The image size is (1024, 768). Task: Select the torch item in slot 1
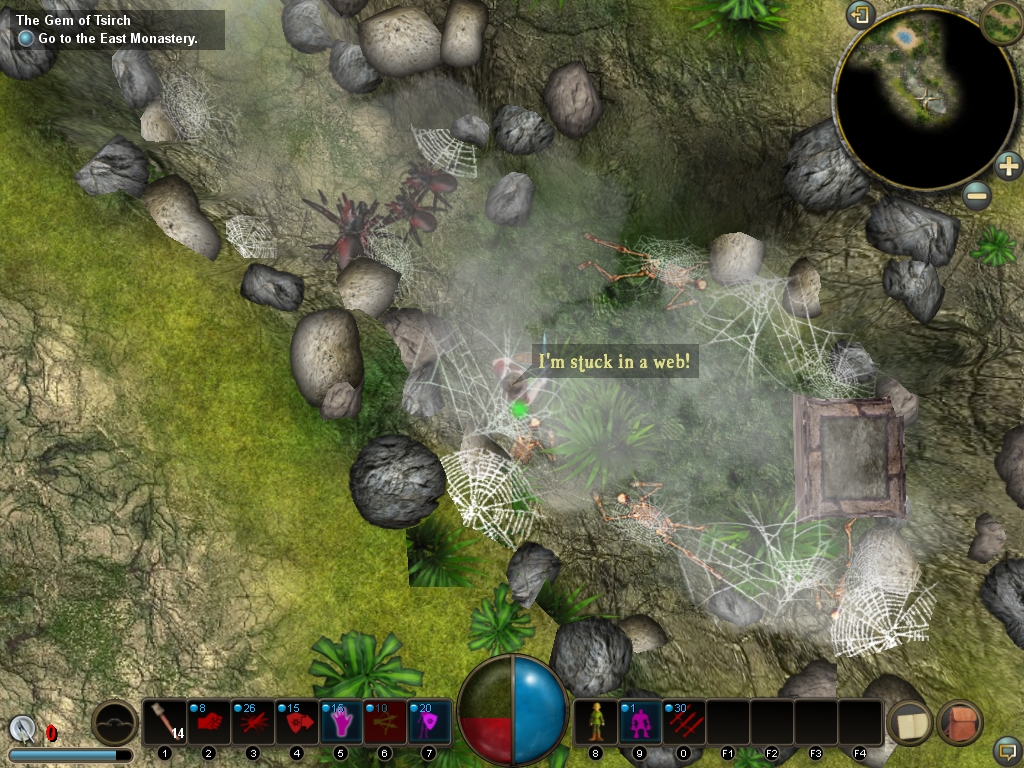165,722
